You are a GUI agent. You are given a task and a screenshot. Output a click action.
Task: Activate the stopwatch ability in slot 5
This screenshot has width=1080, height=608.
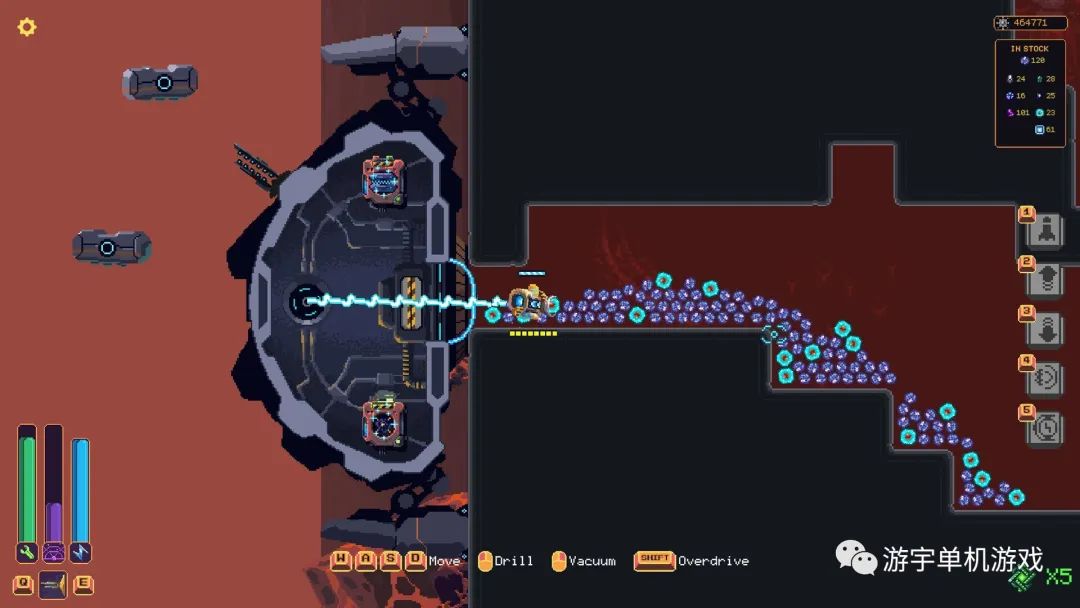[x=1046, y=427]
